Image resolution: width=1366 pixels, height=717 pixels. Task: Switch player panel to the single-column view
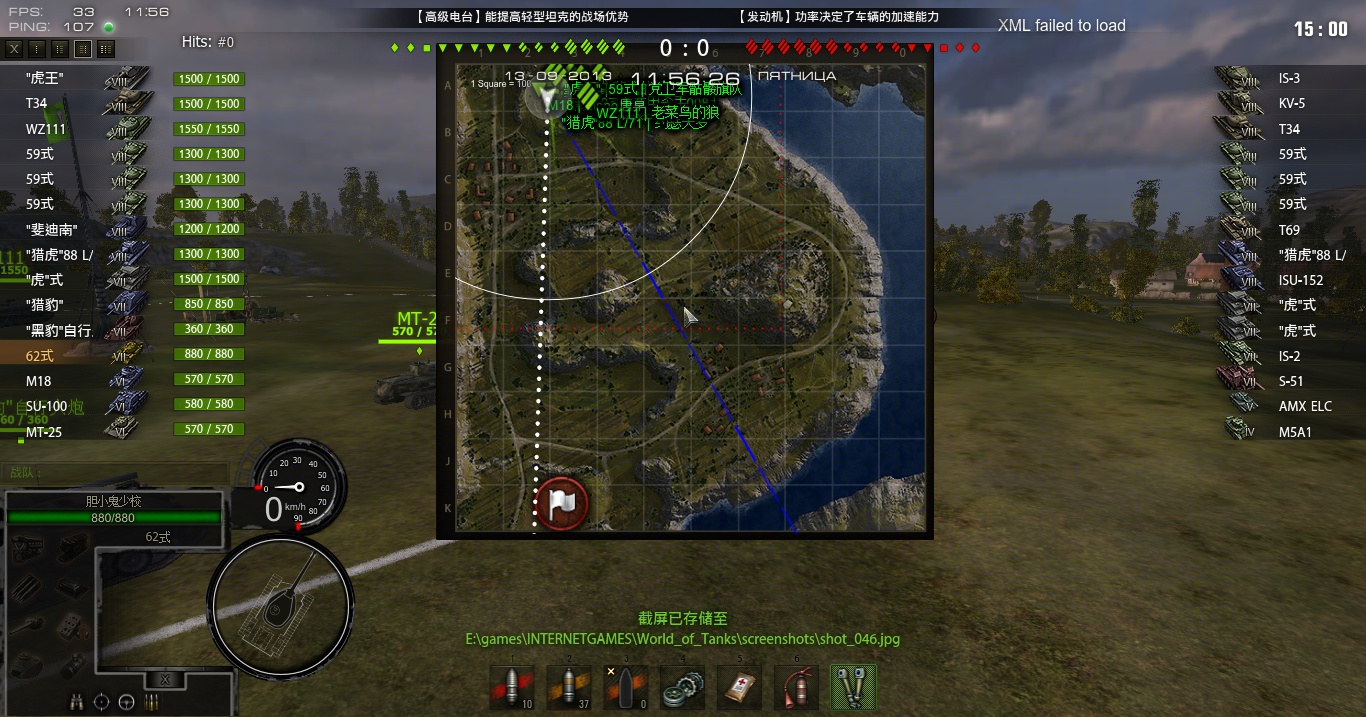pos(37,48)
